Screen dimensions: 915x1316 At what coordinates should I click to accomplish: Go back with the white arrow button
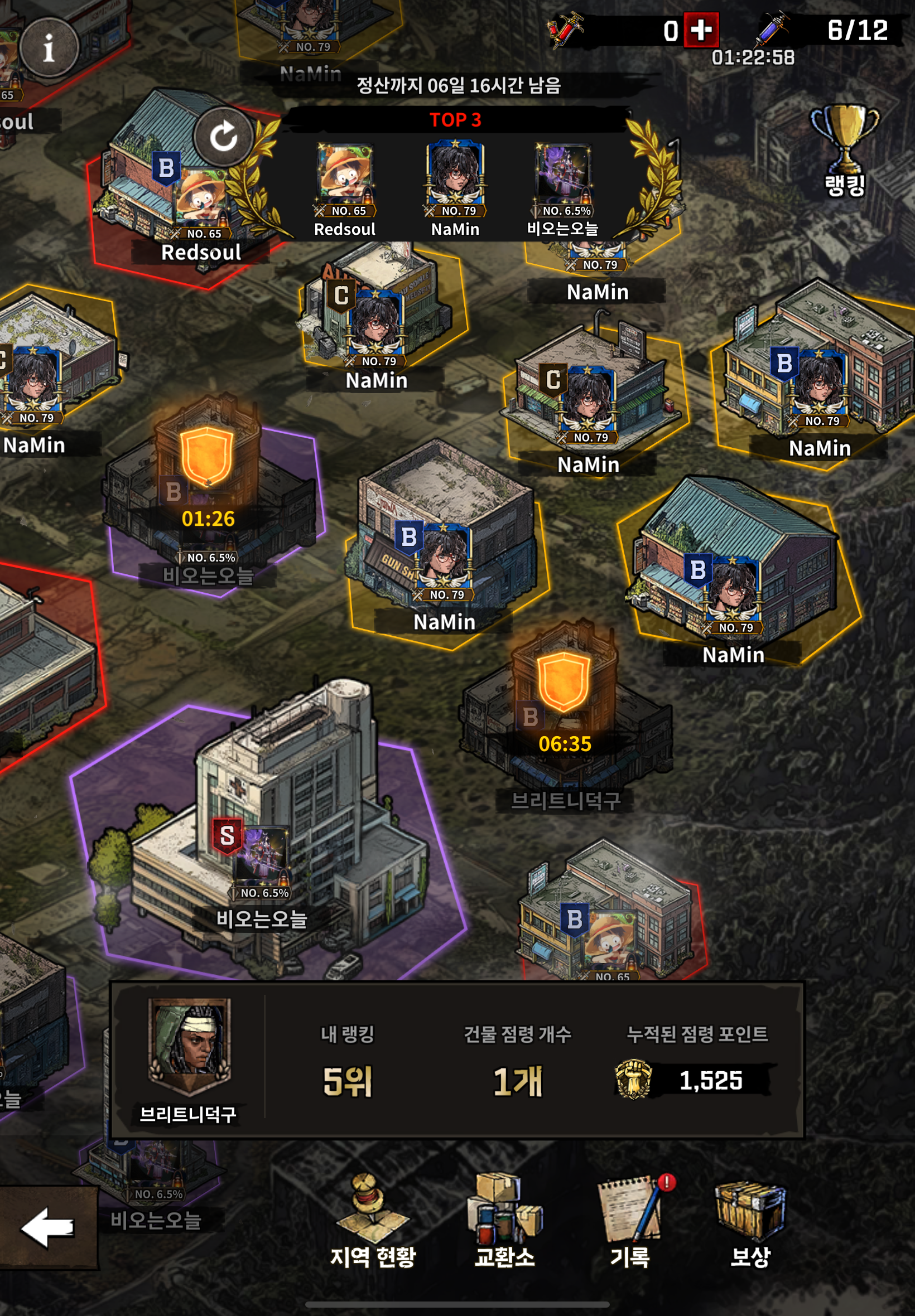47,1227
